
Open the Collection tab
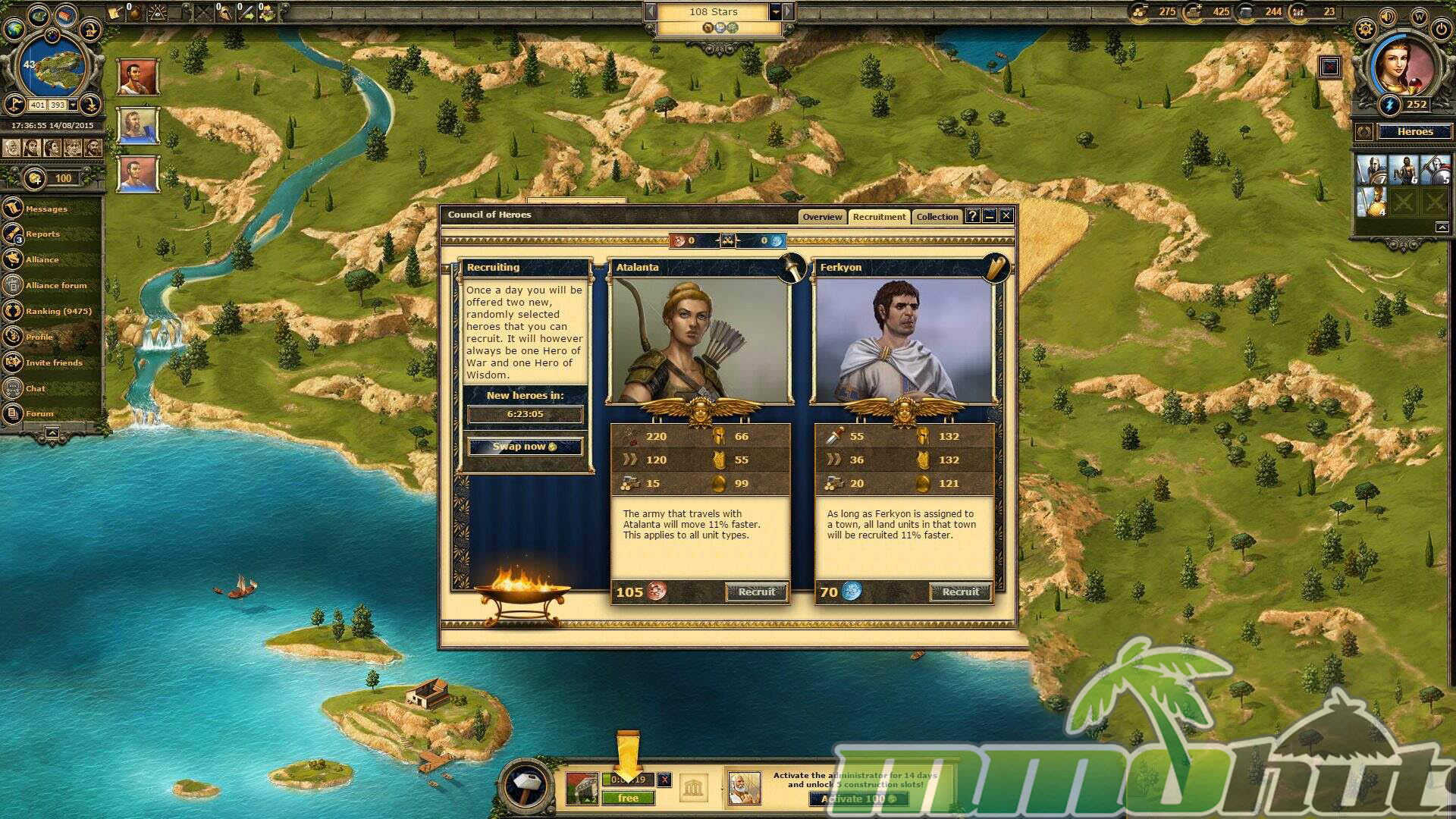point(937,217)
